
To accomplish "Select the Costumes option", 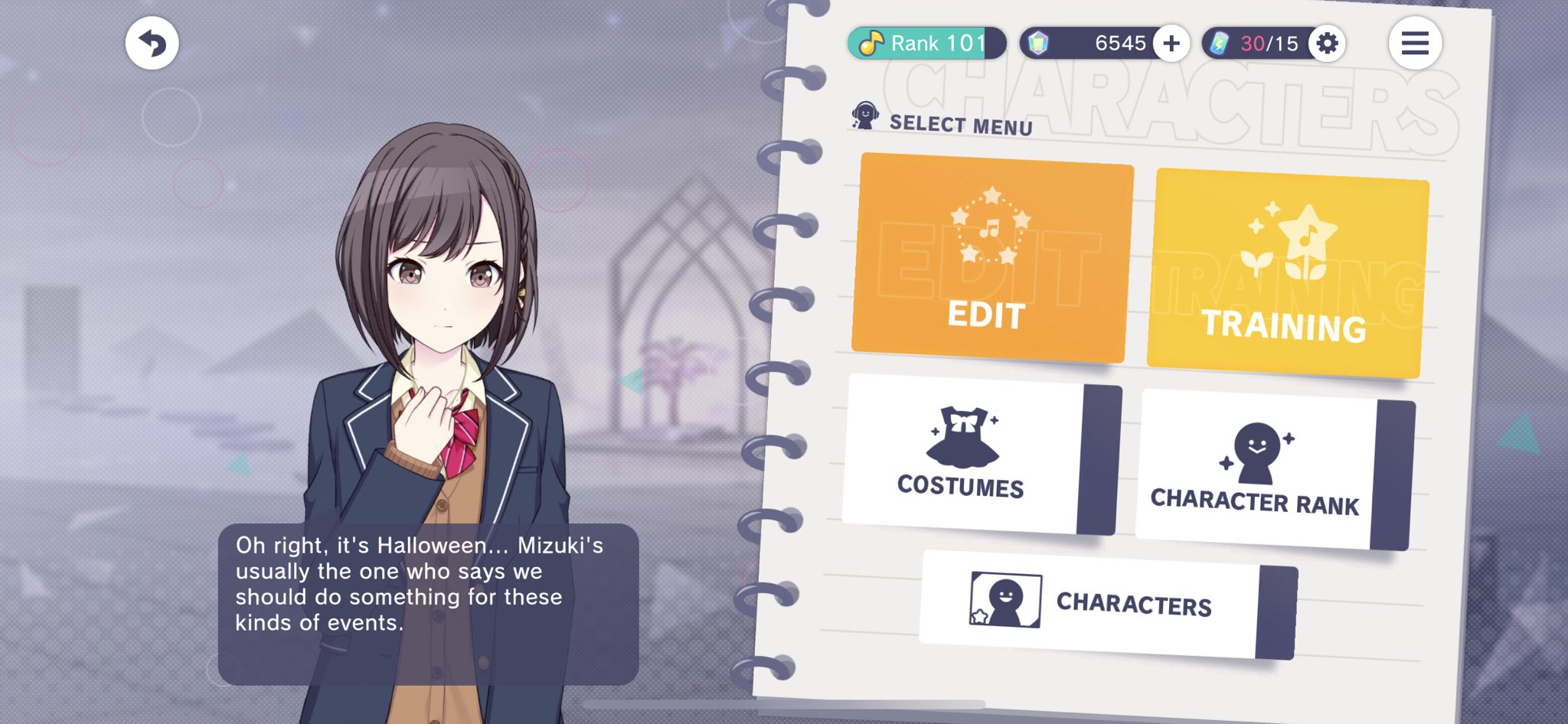I will 963,455.
